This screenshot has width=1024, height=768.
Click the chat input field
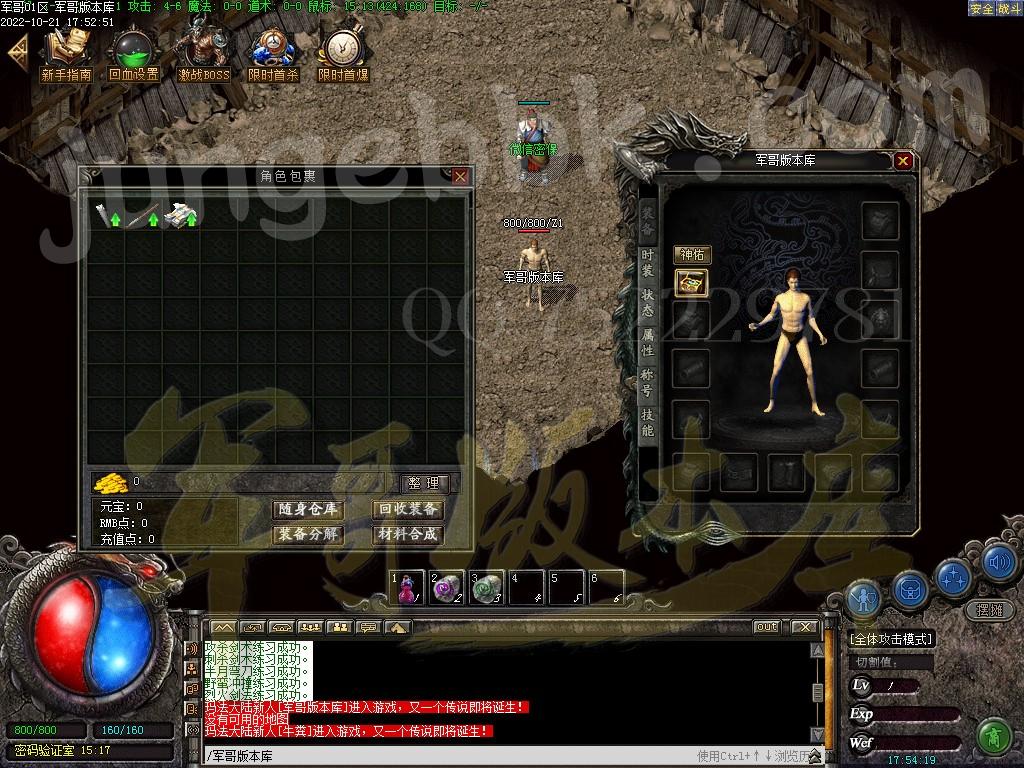(x=450, y=756)
